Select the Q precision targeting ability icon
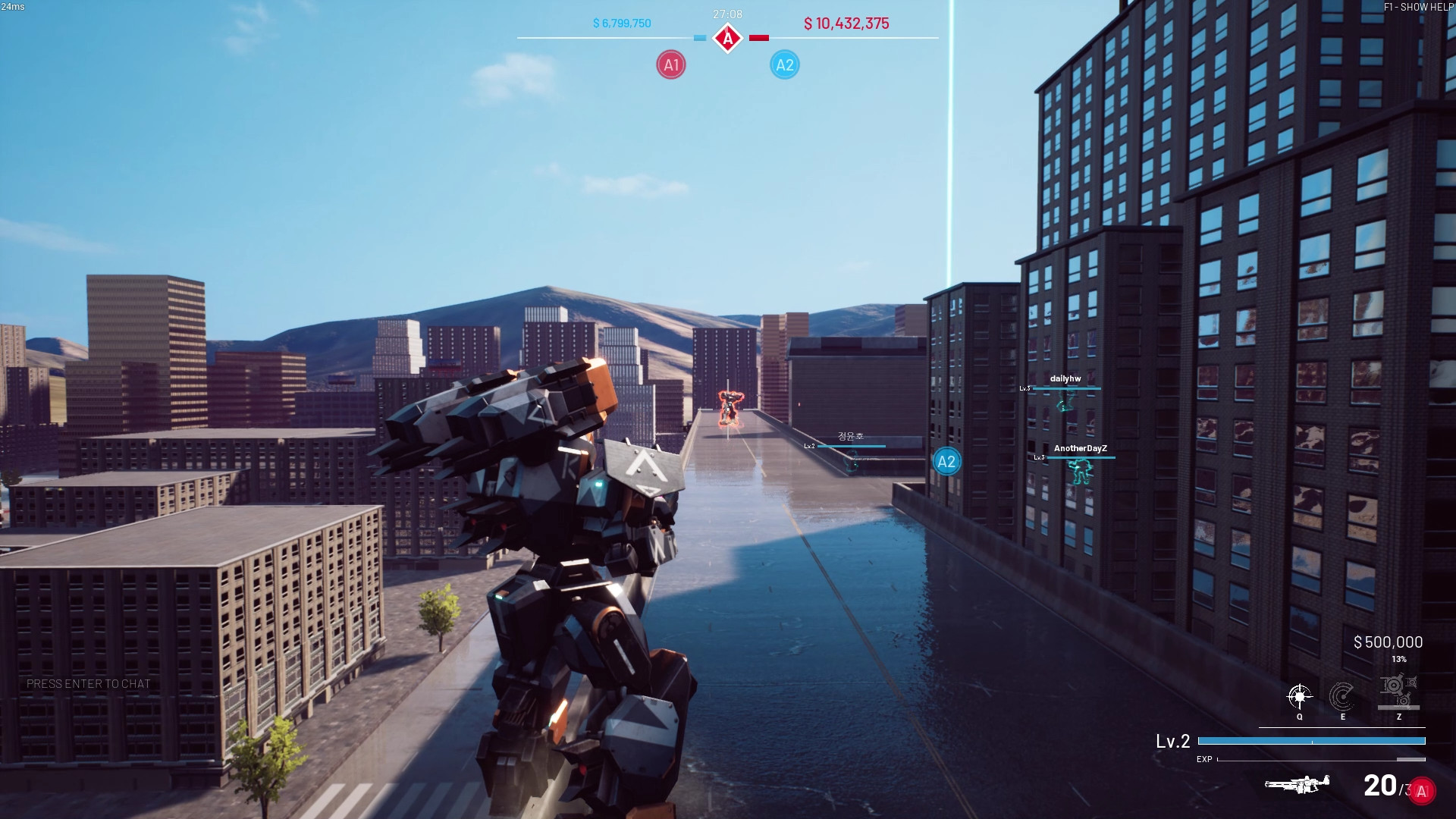This screenshot has width=1456, height=819. (1300, 695)
